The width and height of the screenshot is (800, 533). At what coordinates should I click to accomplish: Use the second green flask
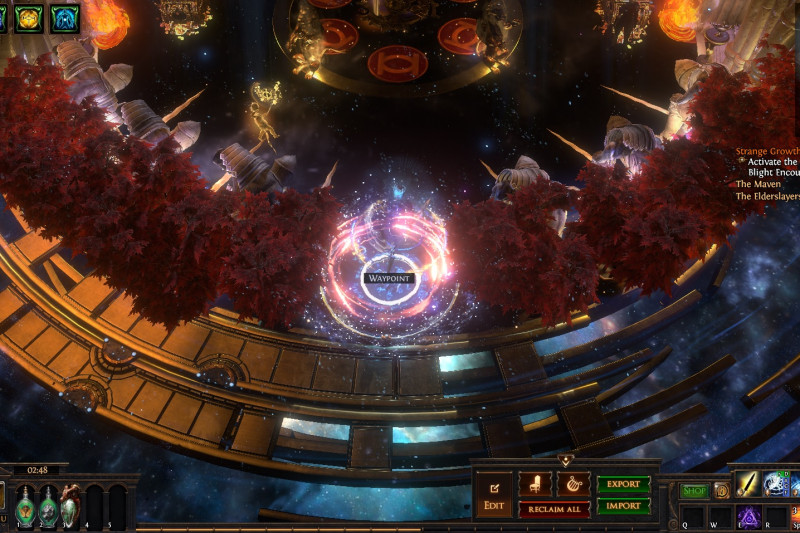[x=47, y=506]
